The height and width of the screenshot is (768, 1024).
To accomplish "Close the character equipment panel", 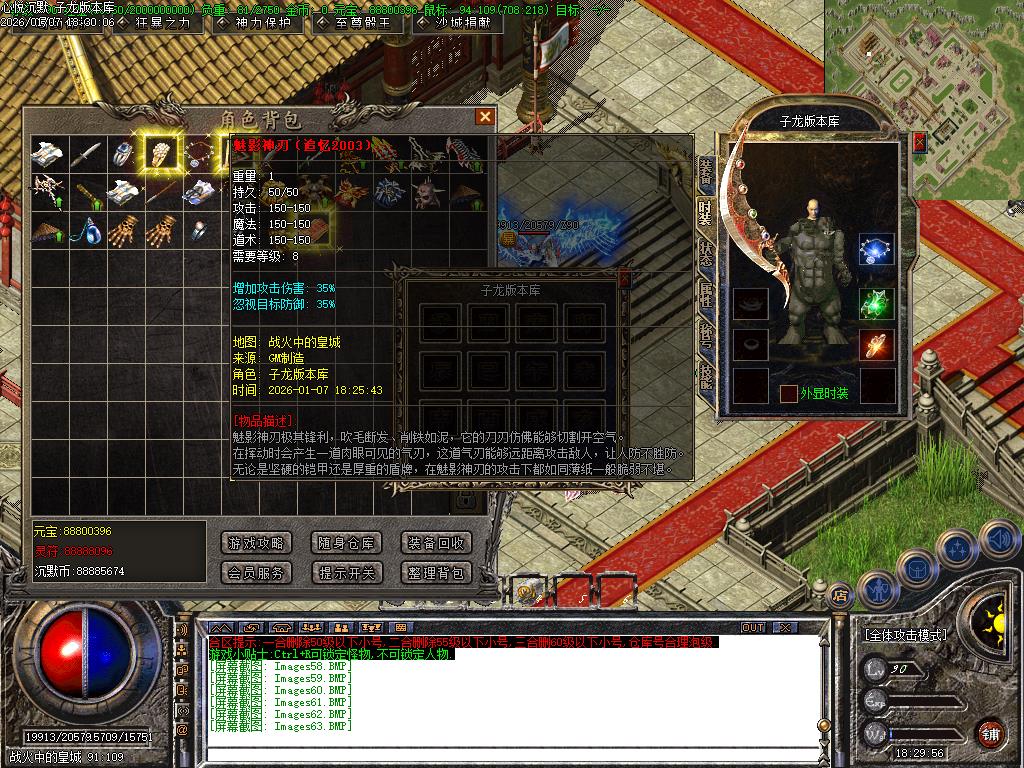I will [x=919, y=143].
